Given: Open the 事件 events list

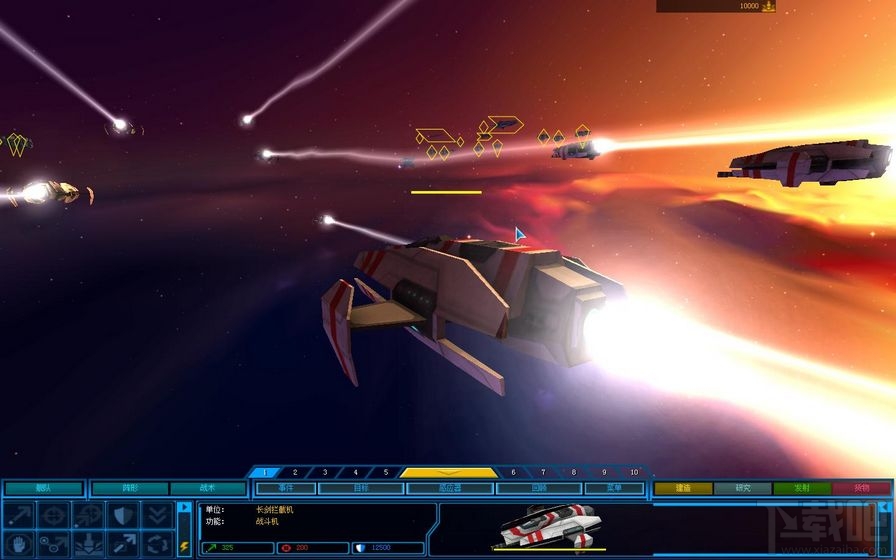Looking at the screenshot, I should click(286, 489).
